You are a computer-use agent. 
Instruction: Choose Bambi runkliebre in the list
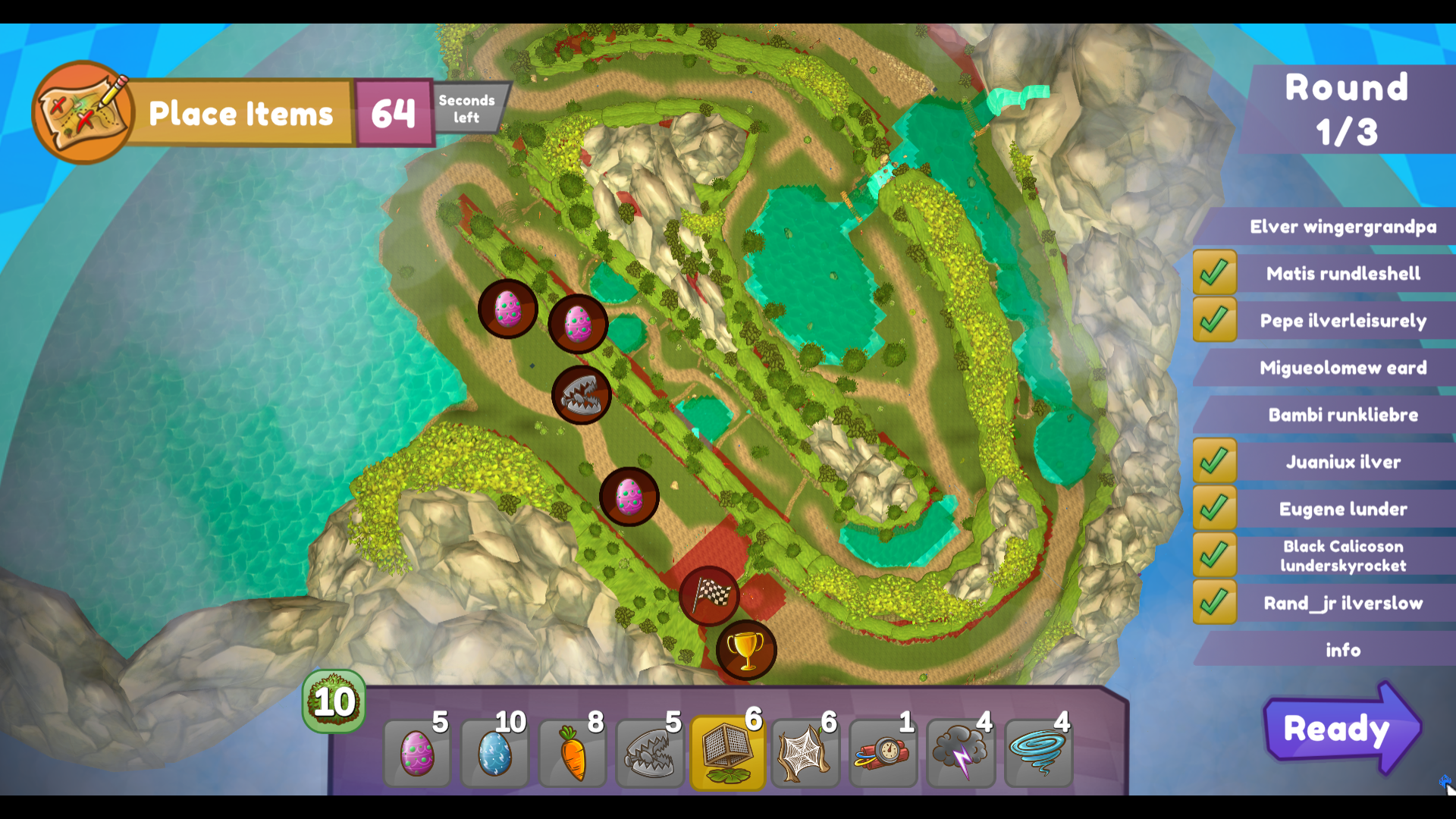click(x=1342, y=415)
